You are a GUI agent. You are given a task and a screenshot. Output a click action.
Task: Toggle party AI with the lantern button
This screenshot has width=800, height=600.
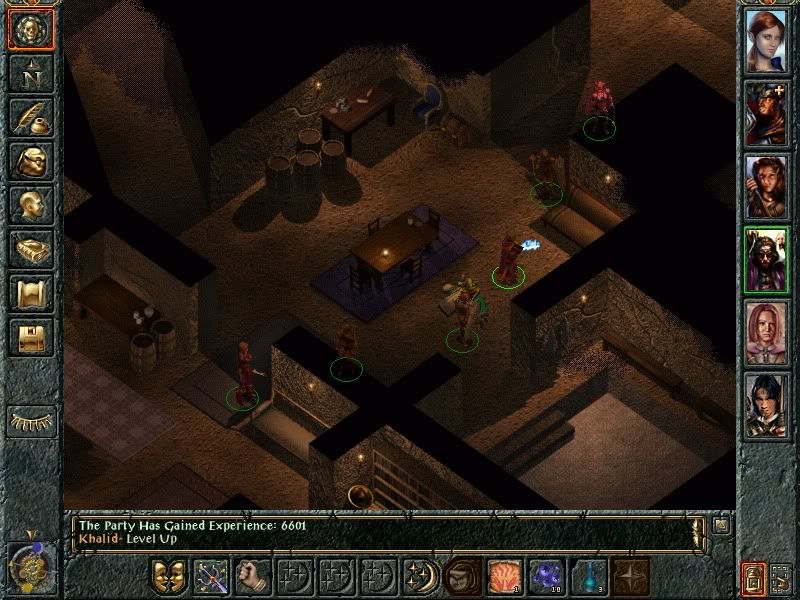(x=753, y=577)
